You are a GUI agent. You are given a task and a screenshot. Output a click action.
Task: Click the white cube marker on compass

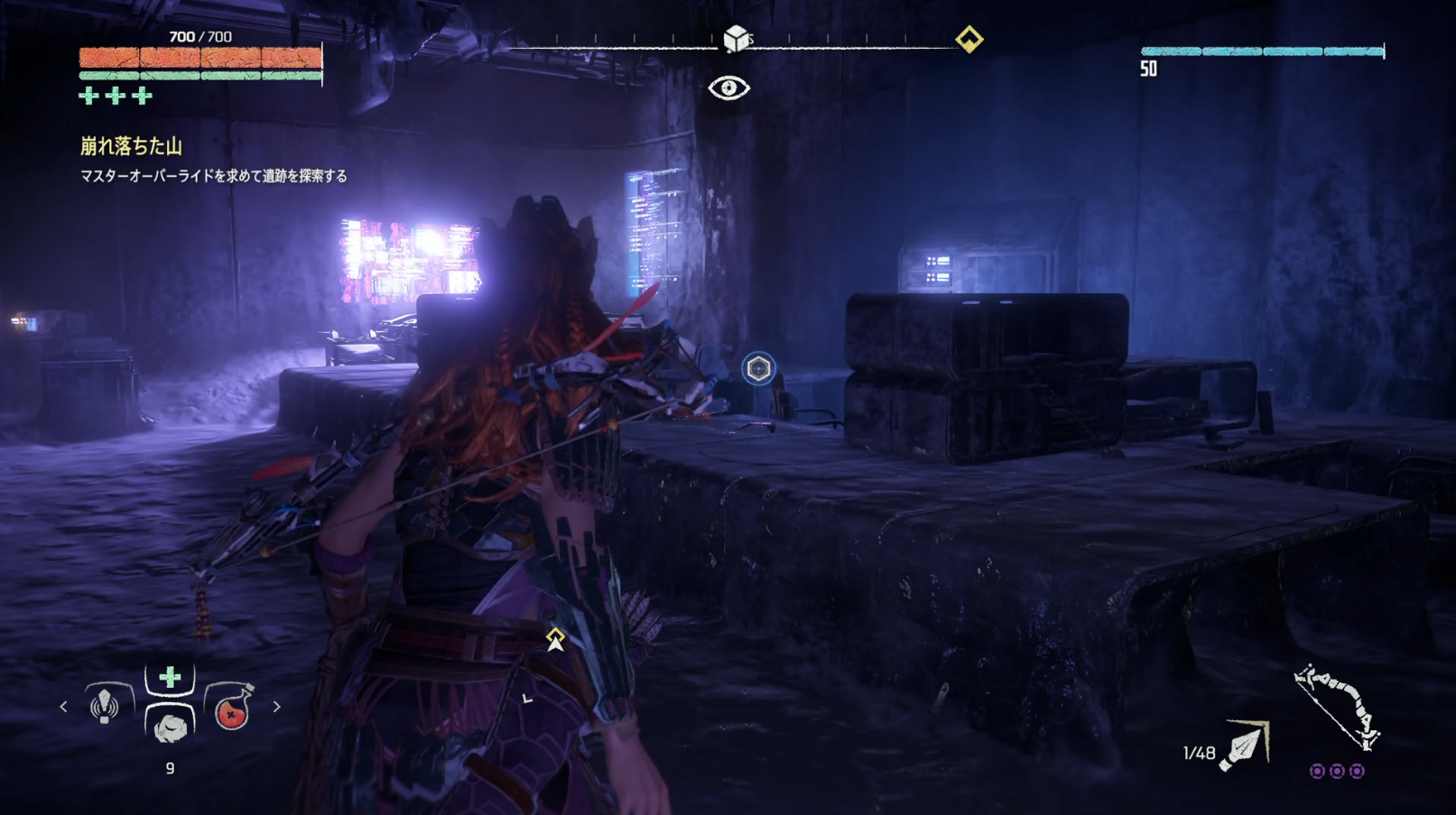(x=736, y=39)
